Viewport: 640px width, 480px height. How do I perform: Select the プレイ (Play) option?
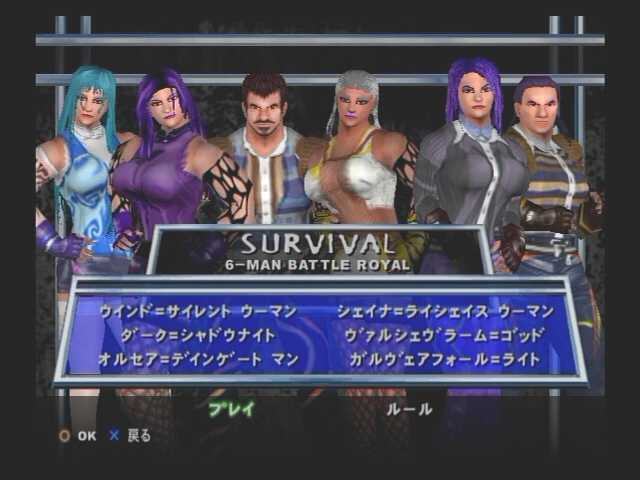(231, 408)
